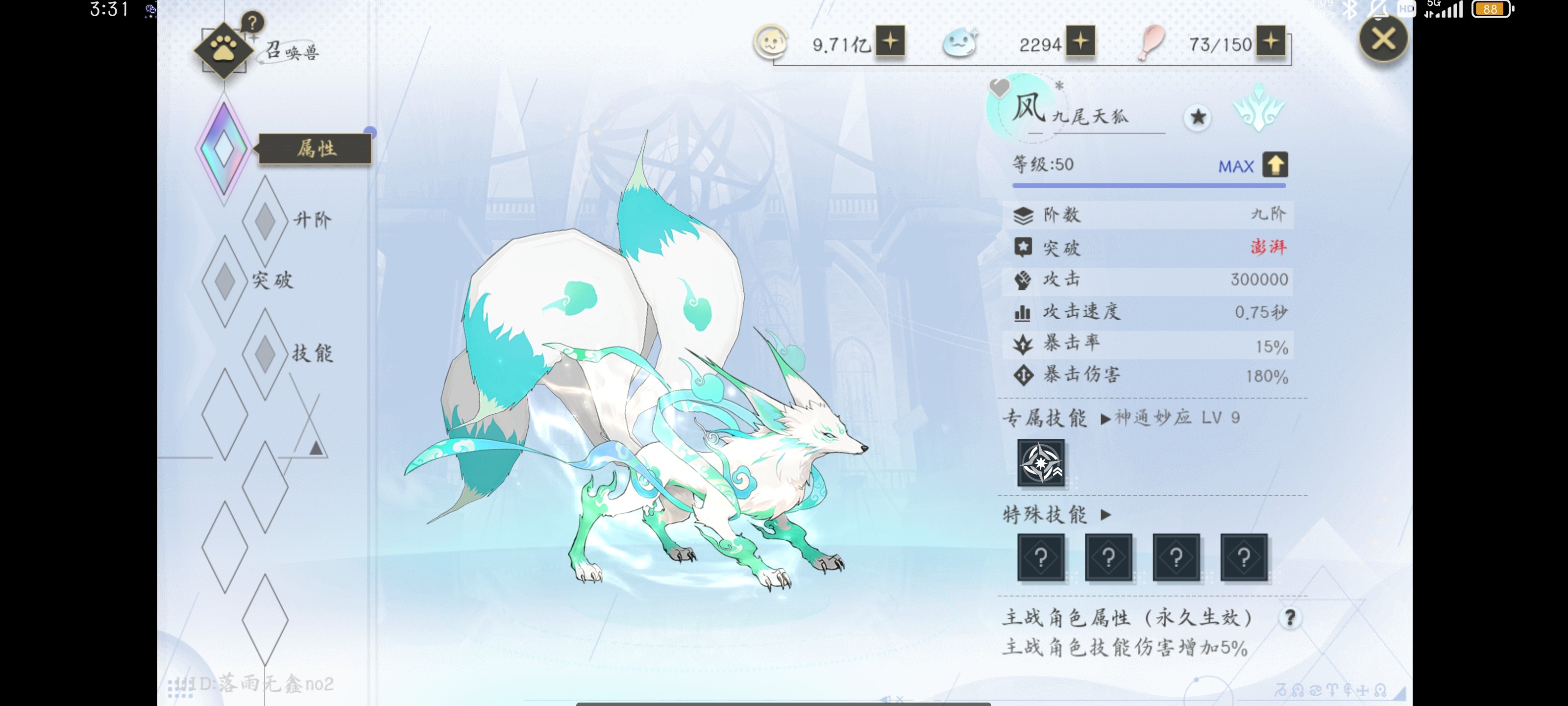Click the 召唤兽 paw emblem
Image resolution: width=1568 pixels, height=706 pixels.
point(223,50)
